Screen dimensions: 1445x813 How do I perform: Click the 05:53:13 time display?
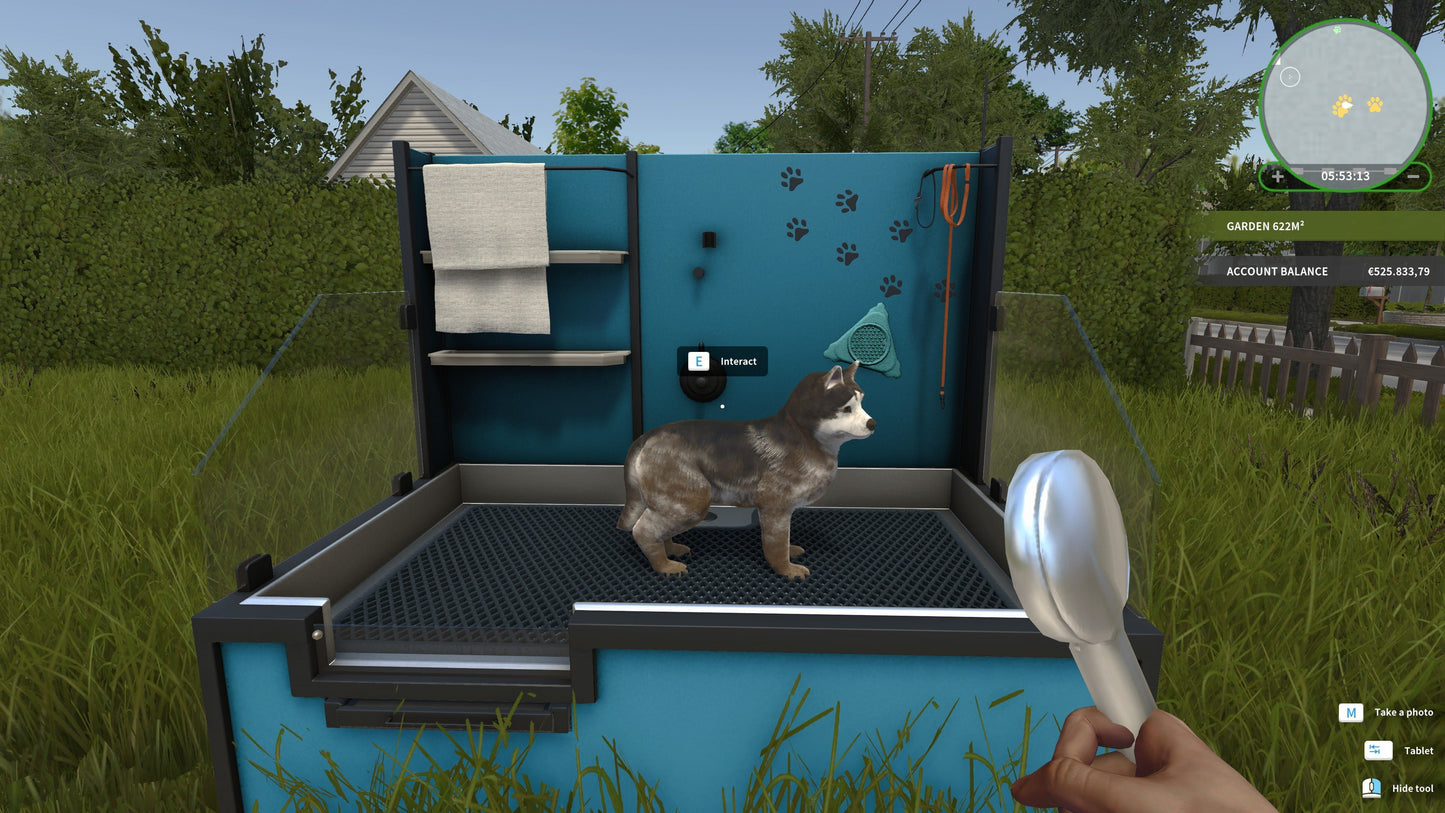[x=1346, y=176]
